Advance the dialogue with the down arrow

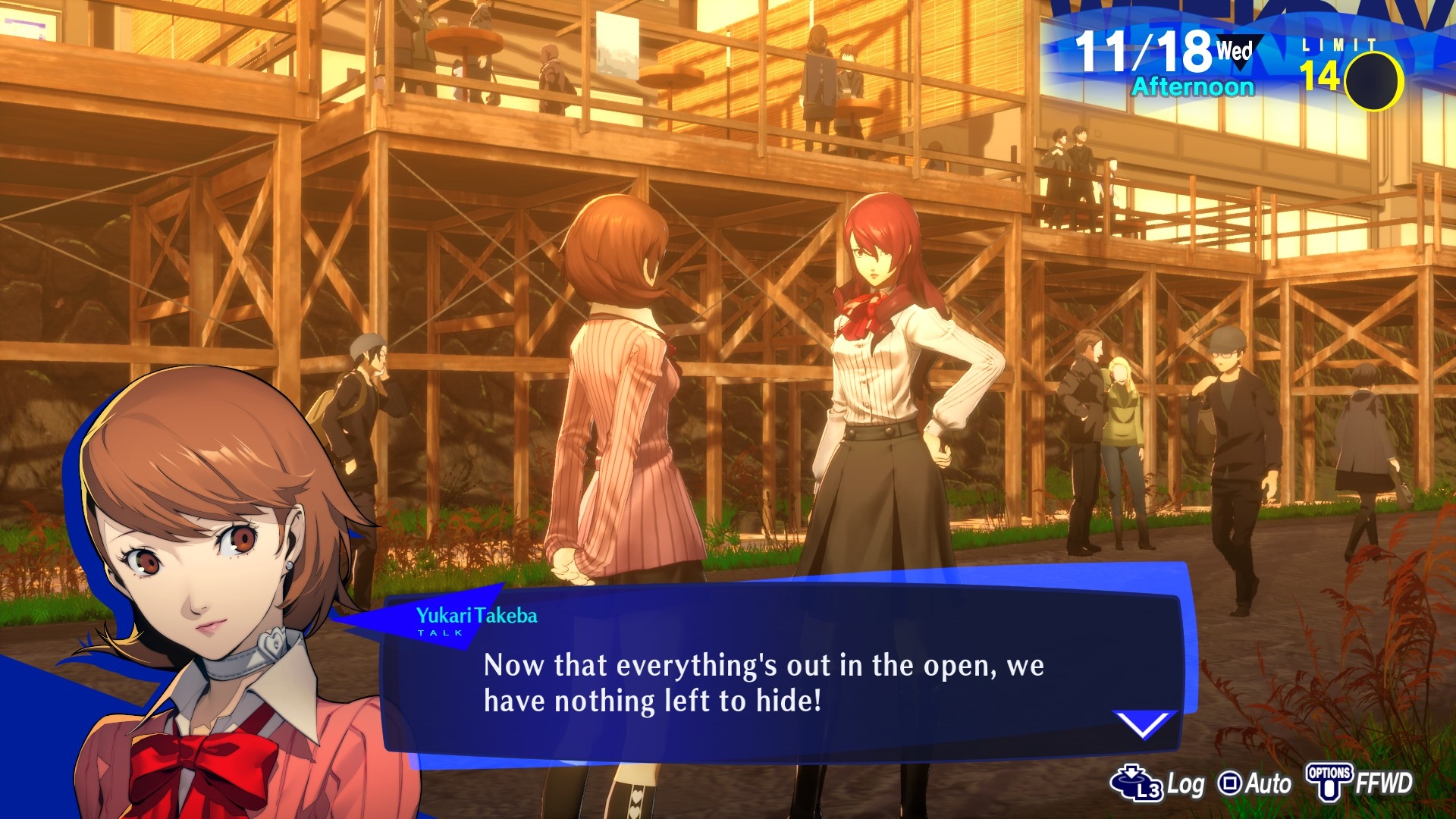[1143, 723]
